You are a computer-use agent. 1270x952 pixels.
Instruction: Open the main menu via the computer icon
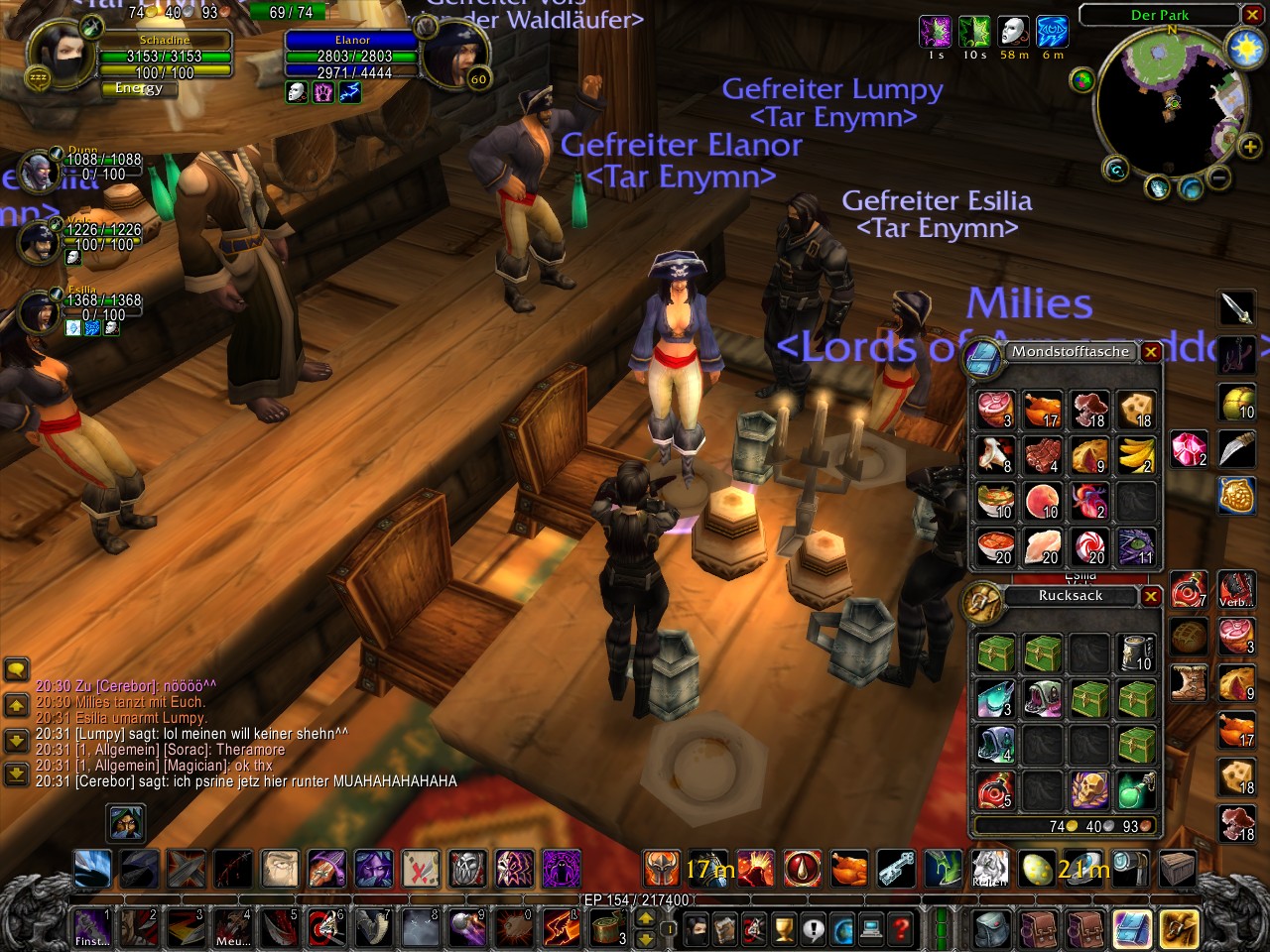coord(869,929)
